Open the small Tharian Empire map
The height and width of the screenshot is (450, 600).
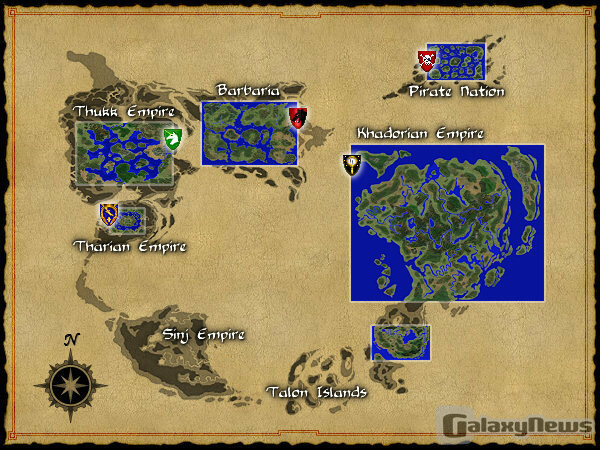point(131,220)
